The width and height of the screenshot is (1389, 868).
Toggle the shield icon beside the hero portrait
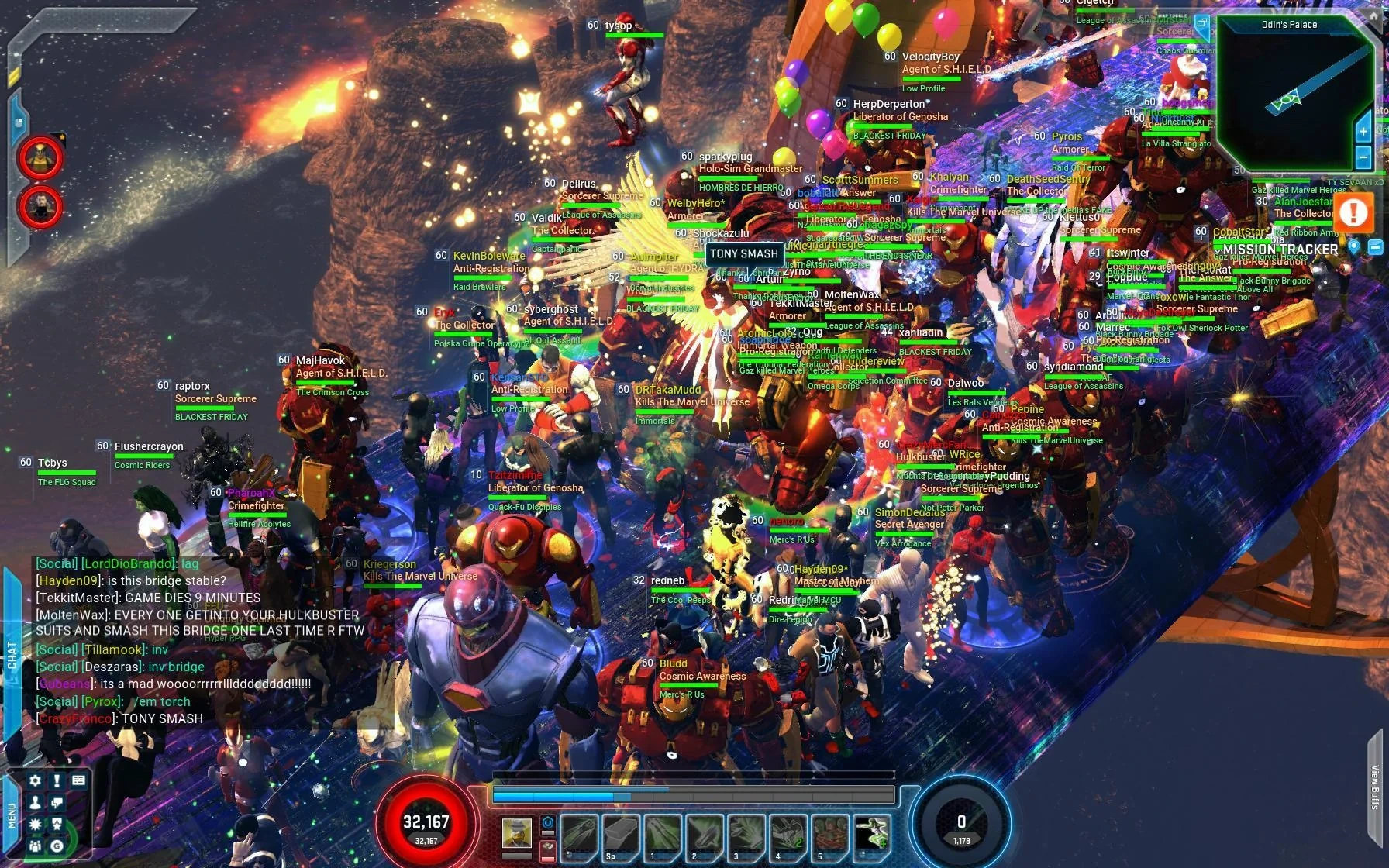(547, 822)
